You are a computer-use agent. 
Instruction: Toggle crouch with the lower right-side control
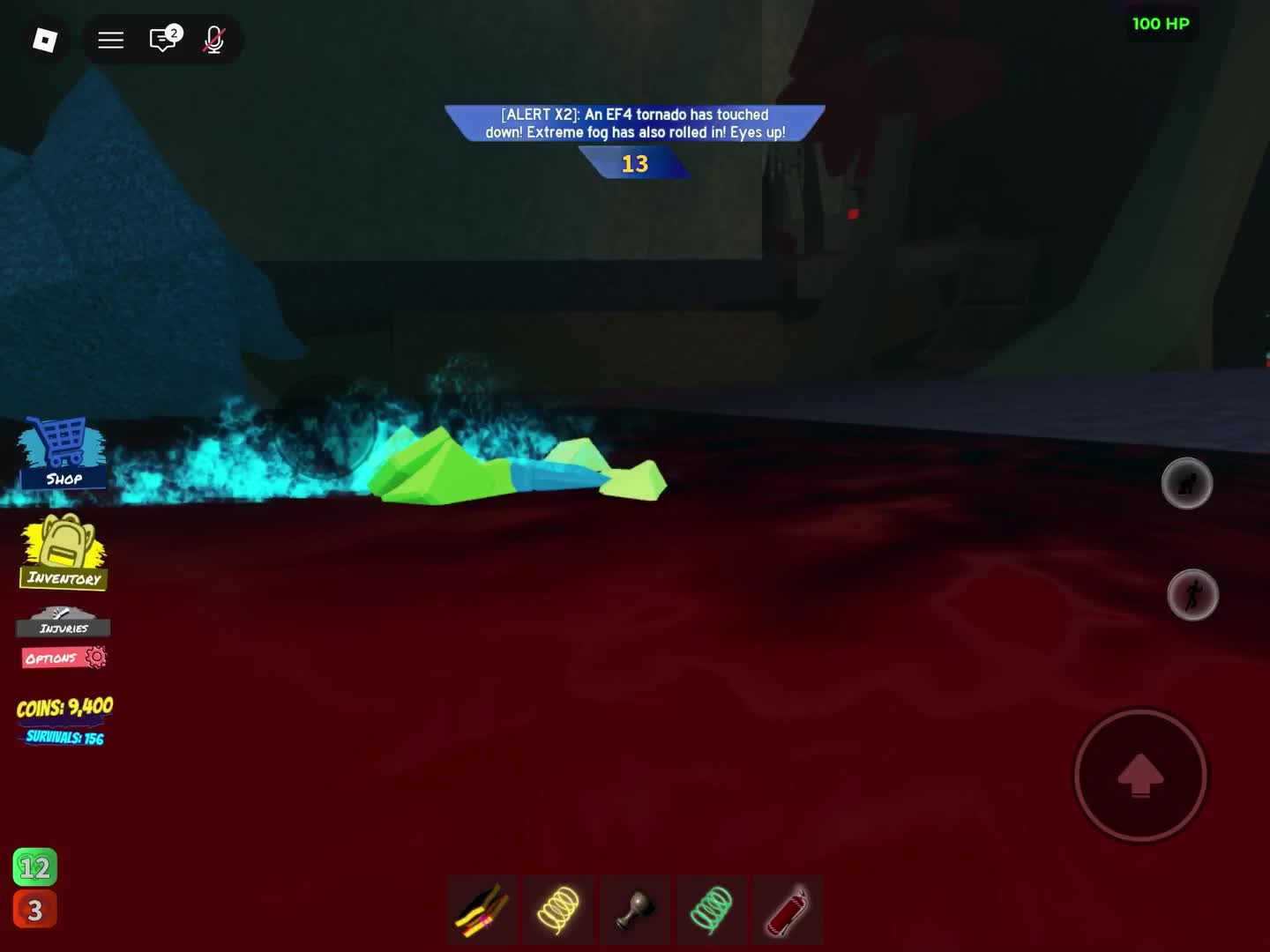click(1192, 595)
